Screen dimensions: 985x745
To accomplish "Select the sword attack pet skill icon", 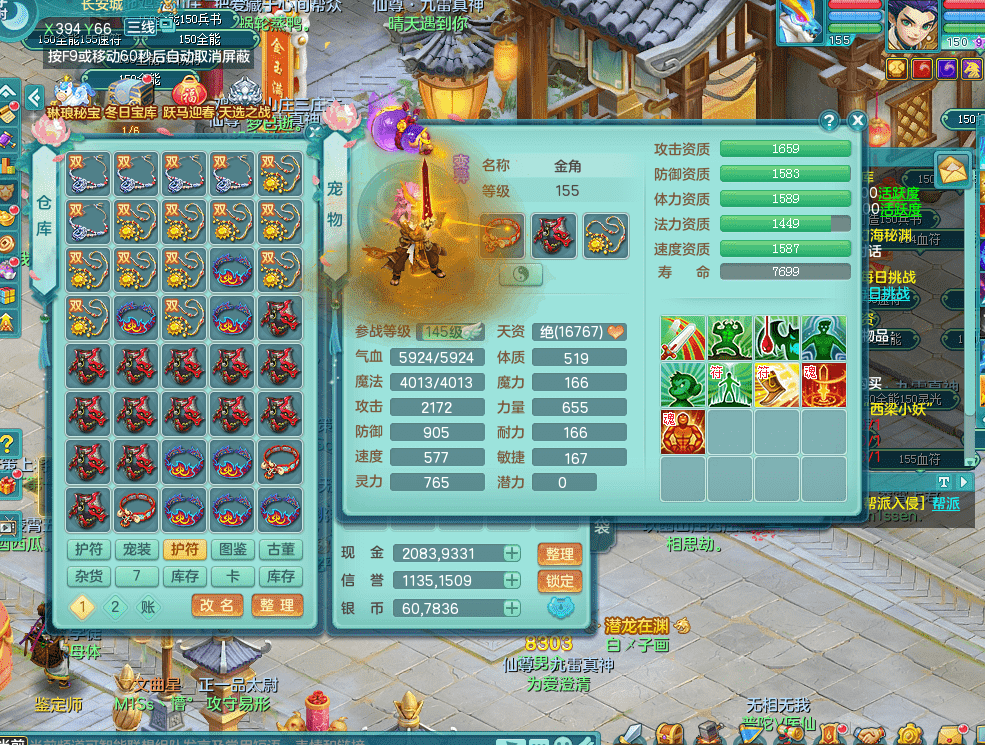I will tap(682, 338).
